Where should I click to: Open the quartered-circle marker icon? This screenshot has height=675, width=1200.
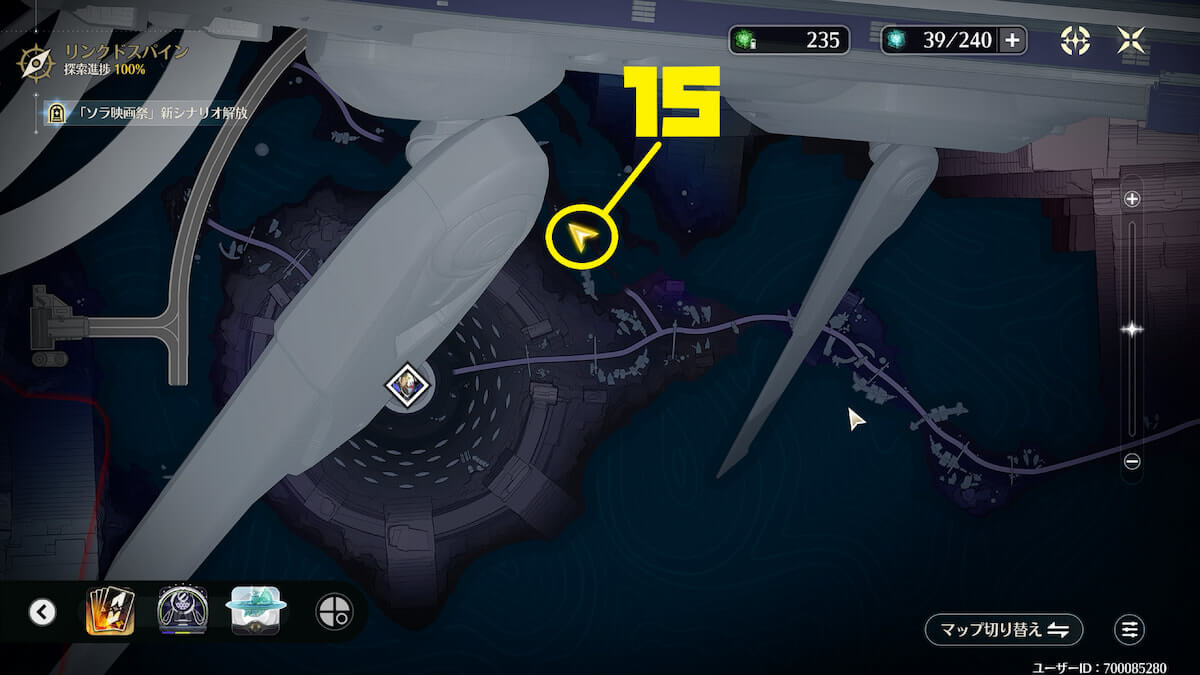click(x=334, y=612)
